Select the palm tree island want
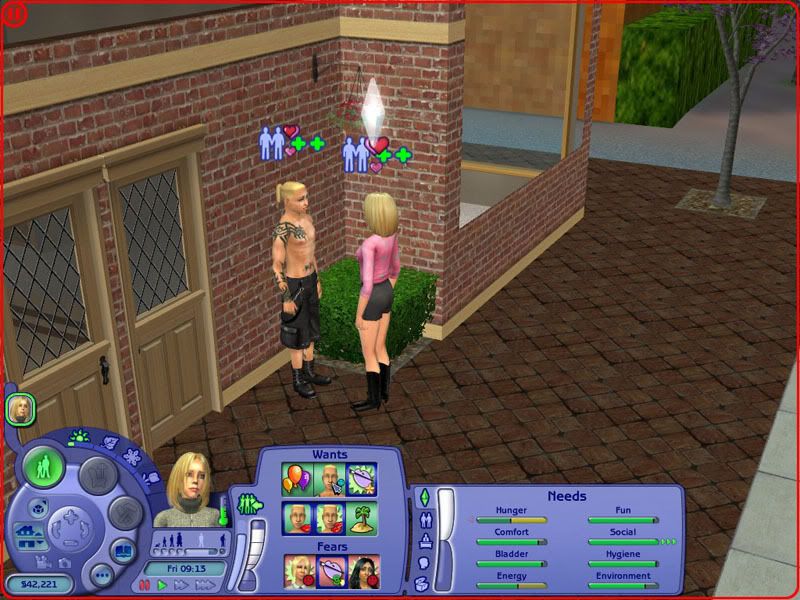This screenshot has width=800, height=600. (x=362, y=517)
